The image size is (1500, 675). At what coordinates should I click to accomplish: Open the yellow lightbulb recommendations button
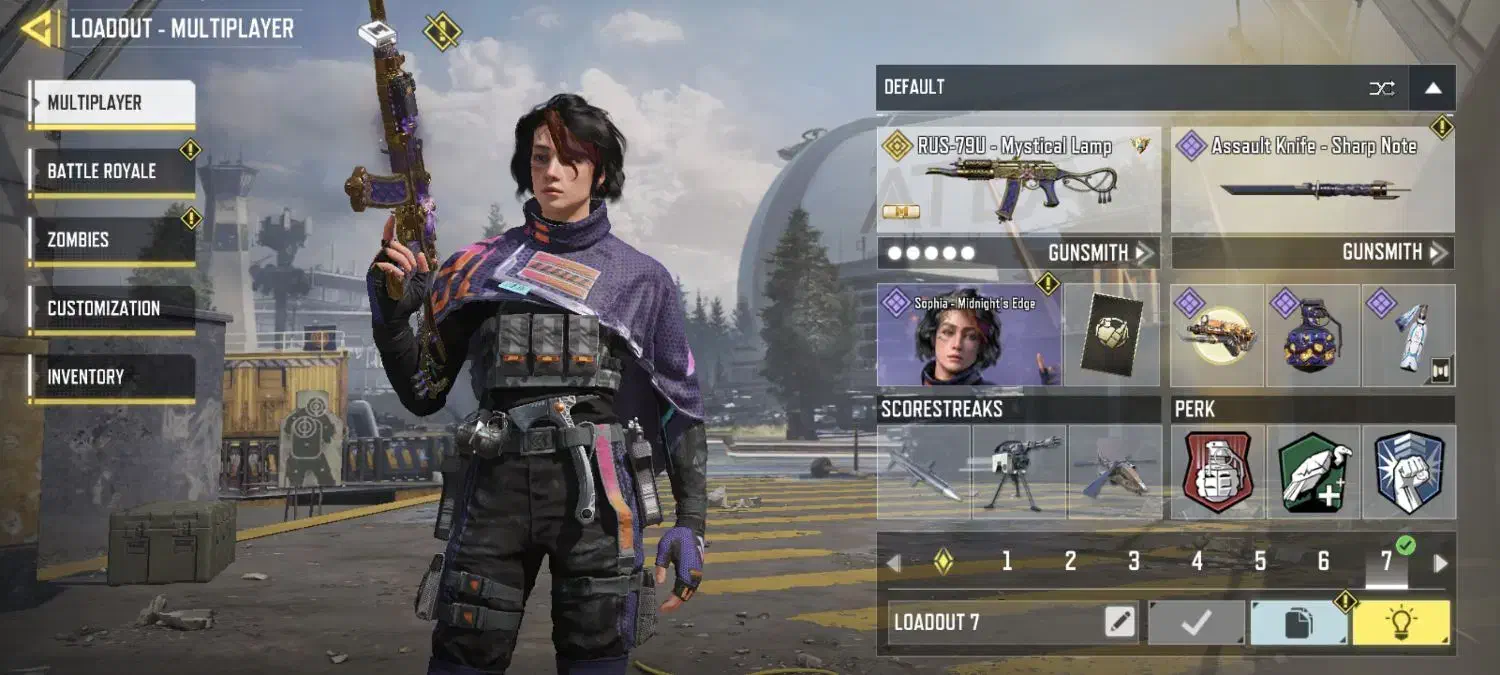tap(1401, 623)
